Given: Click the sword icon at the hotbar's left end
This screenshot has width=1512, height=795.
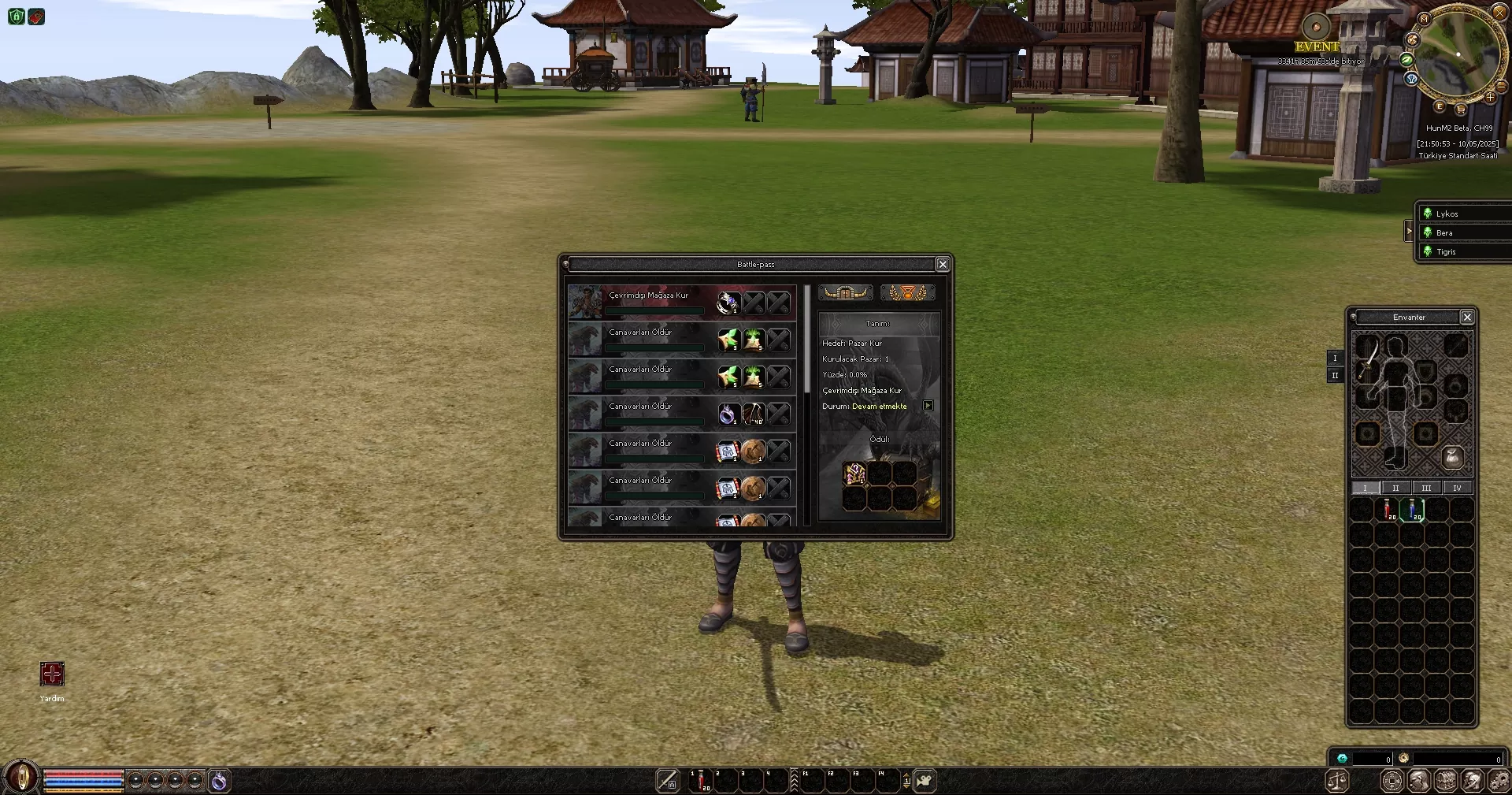Looking at the screenshot, I should (x=668, y=779).
